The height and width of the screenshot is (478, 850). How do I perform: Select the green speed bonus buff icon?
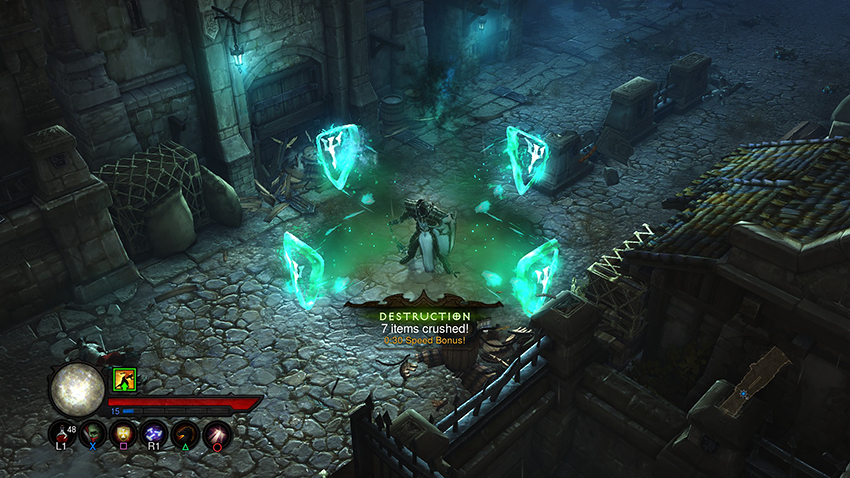125,379
